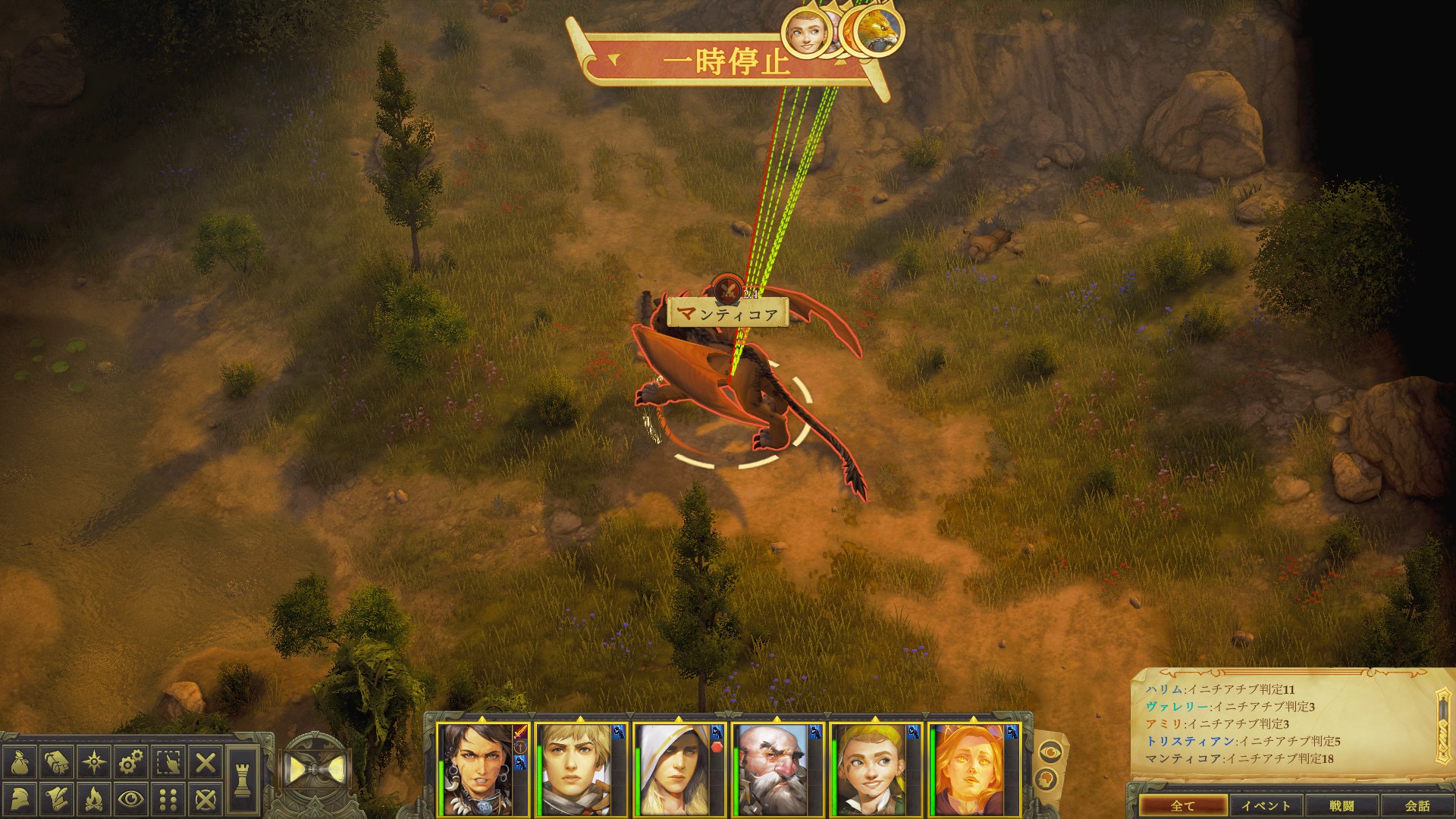Open the six-dot formation icon
This screenshot has height=819, width=1456.
point(168,799)
